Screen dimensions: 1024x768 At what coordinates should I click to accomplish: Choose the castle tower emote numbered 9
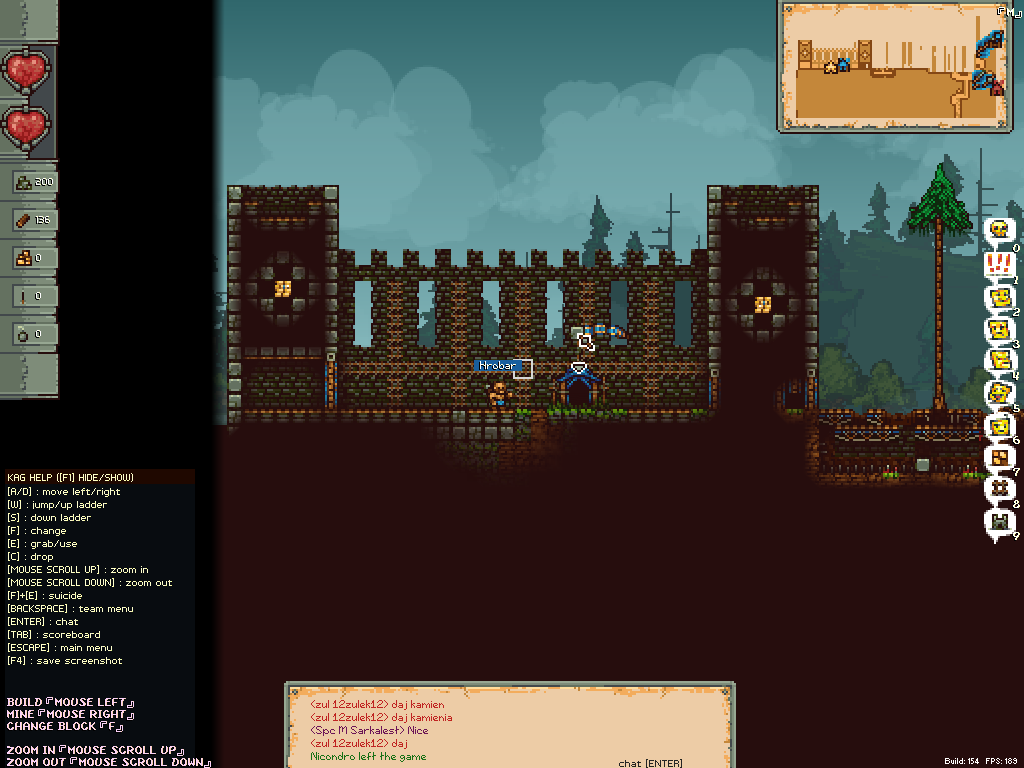pyautogui.click(x=998, y=523)
